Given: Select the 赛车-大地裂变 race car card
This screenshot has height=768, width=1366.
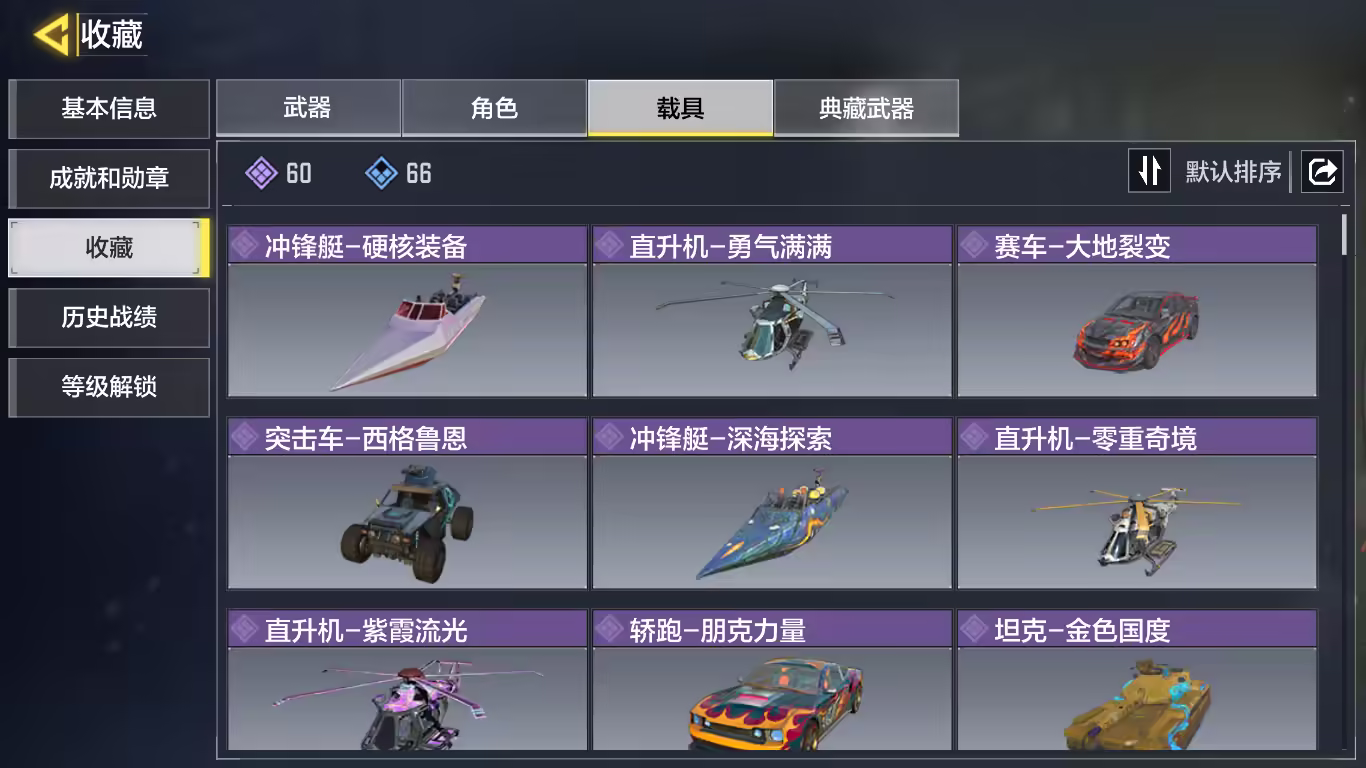Looking at the screenshot, I should click(x=1137, y=312).
